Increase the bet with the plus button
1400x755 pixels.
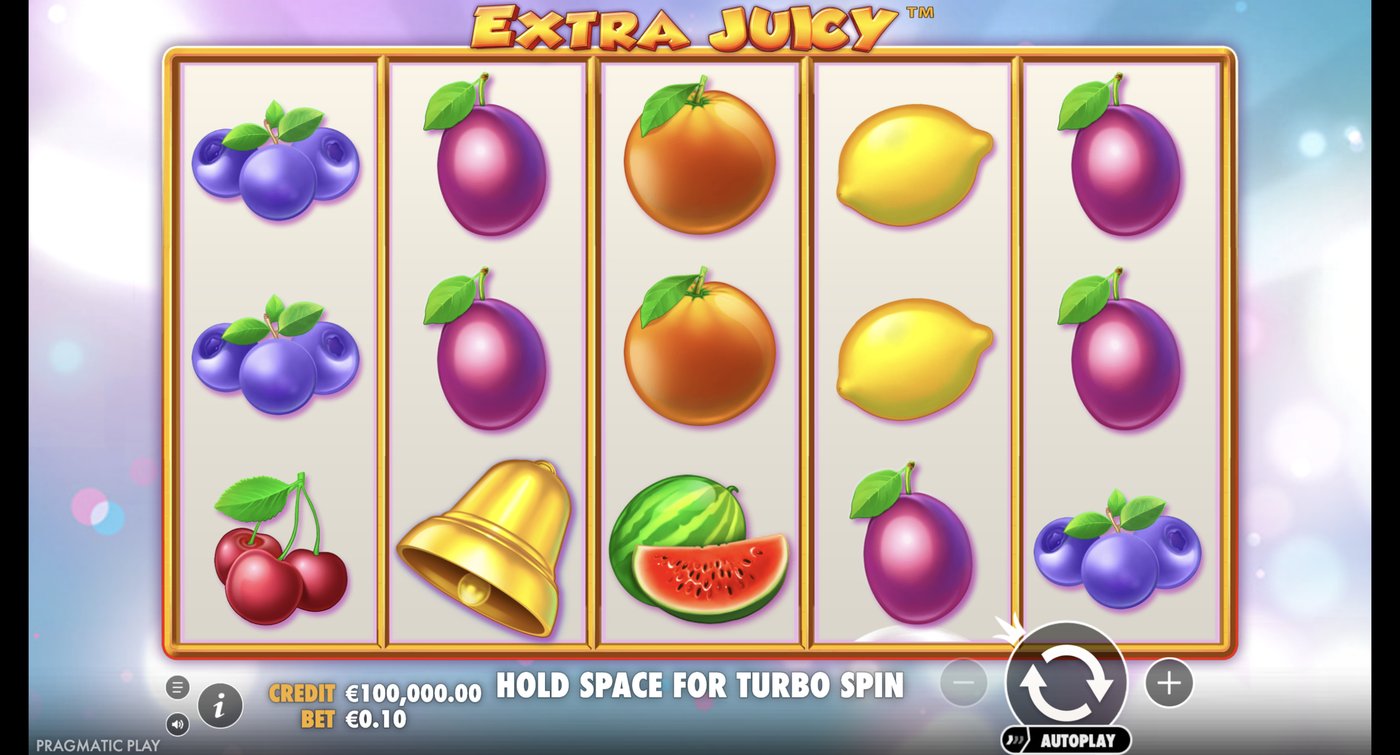(x=1168, y=682)
